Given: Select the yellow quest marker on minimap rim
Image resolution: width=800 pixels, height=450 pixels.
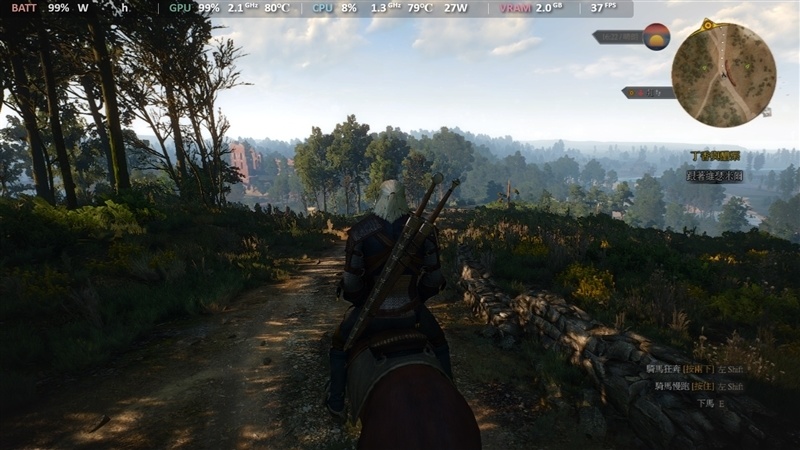Looking at the screenshot, I should coord(708,23).
